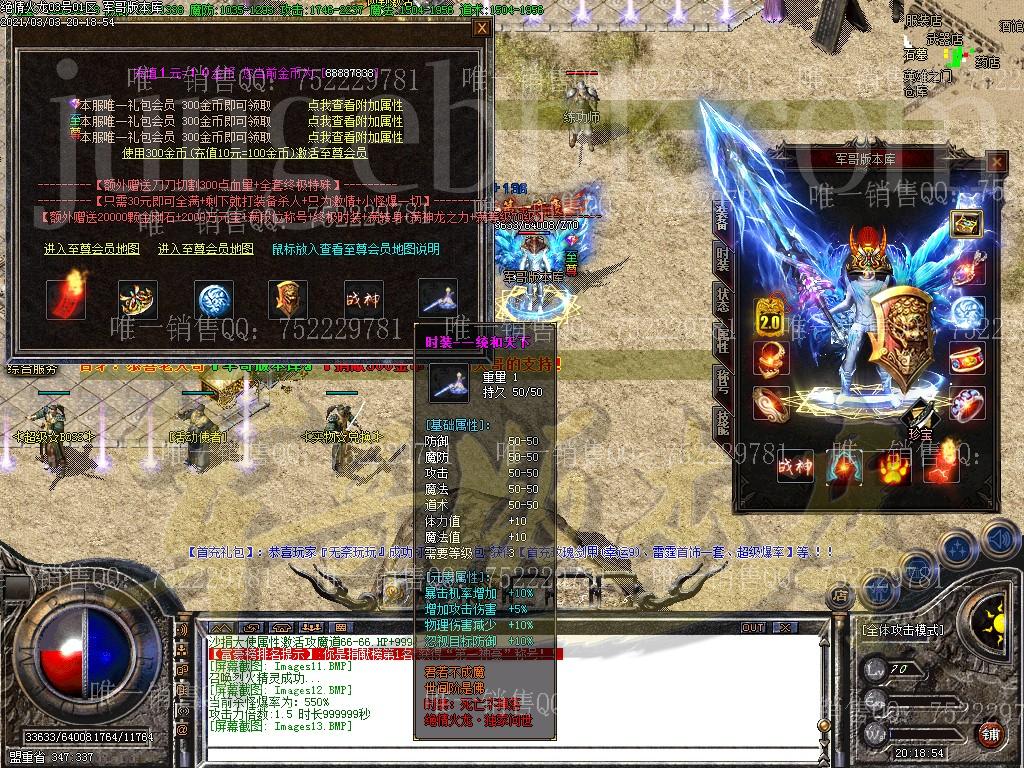1024x768 pixels.
Task: Open the red talisman reward icon
Action: click(66, 299)
